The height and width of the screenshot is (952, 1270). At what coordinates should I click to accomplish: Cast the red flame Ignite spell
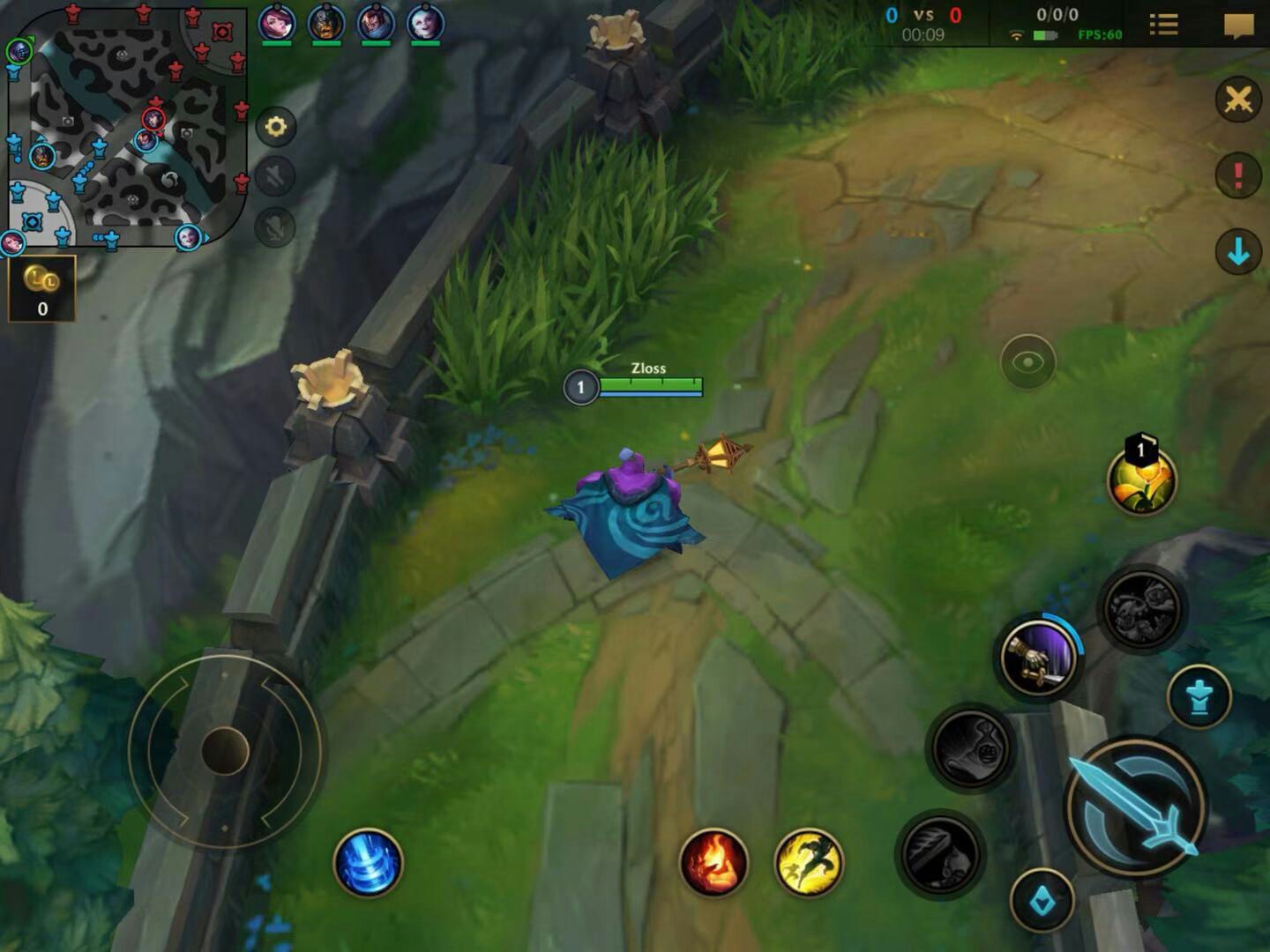tap(713, 862)
